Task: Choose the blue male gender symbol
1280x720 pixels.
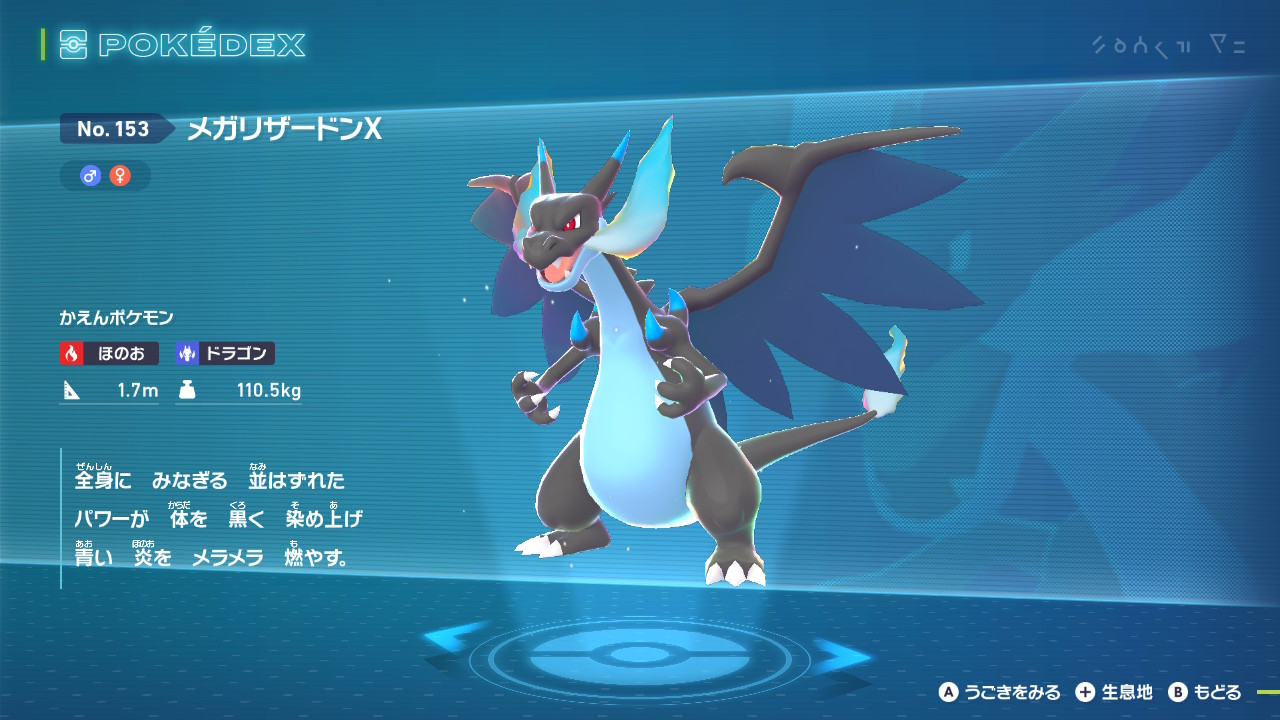Action: pos(91,176)
